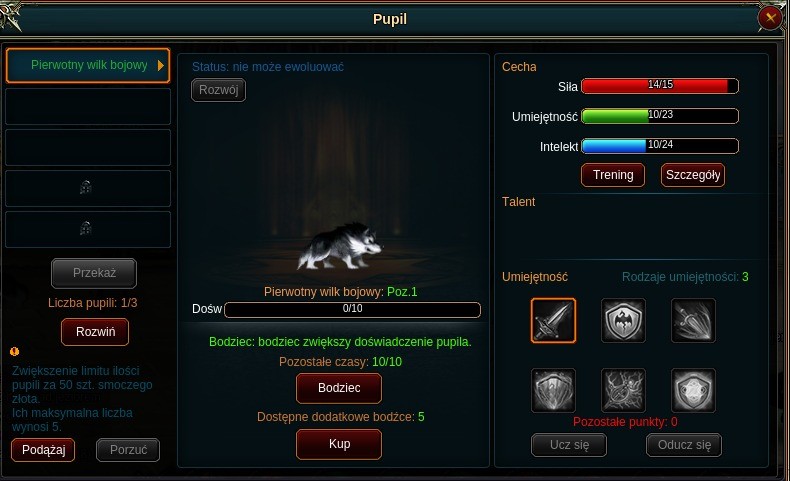Select the glowing gem shield skill icon
The image size is (790, 481).
(693, 390)
